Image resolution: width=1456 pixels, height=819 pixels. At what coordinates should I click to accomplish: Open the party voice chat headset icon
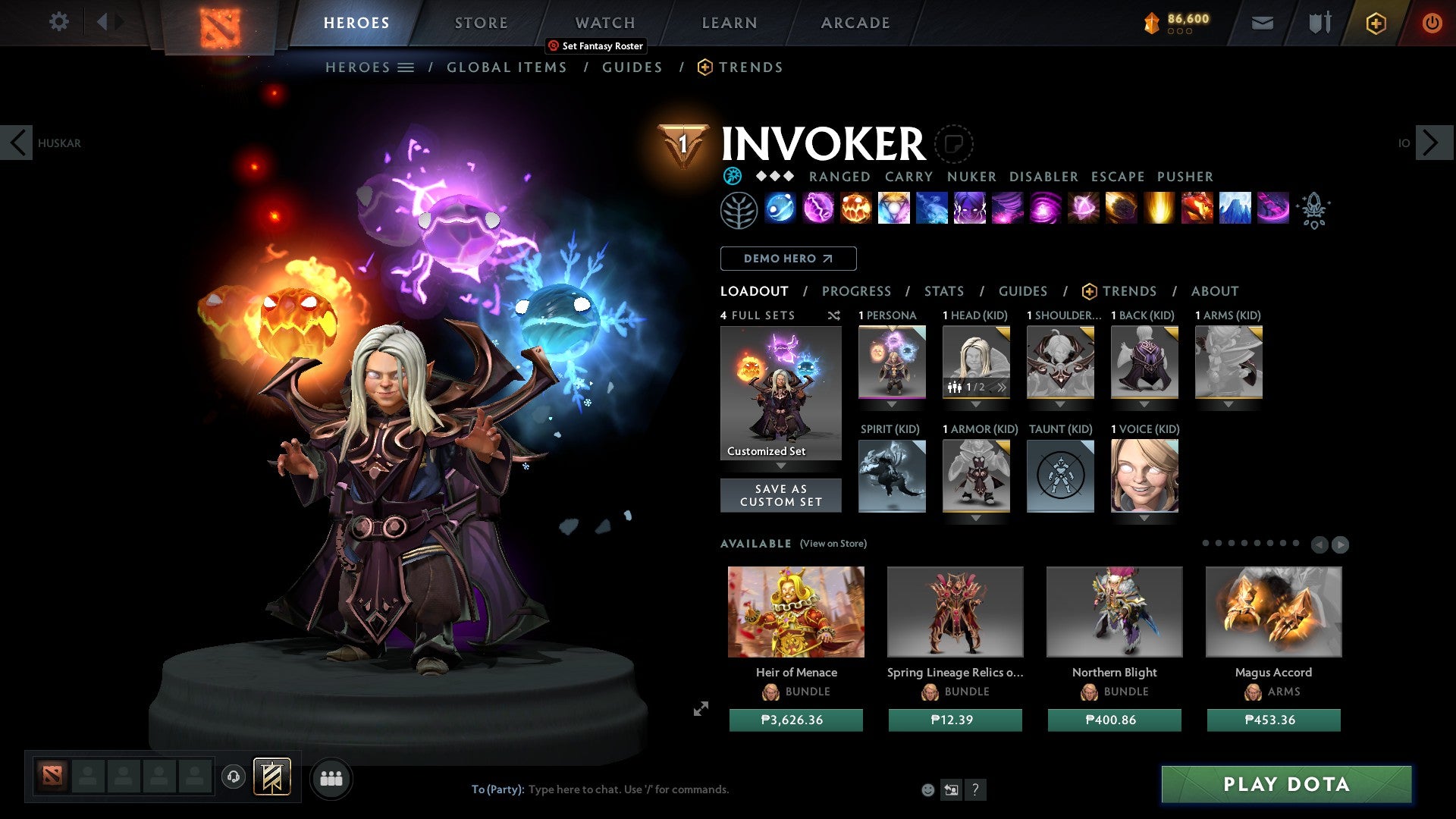(x=234, y=777)
